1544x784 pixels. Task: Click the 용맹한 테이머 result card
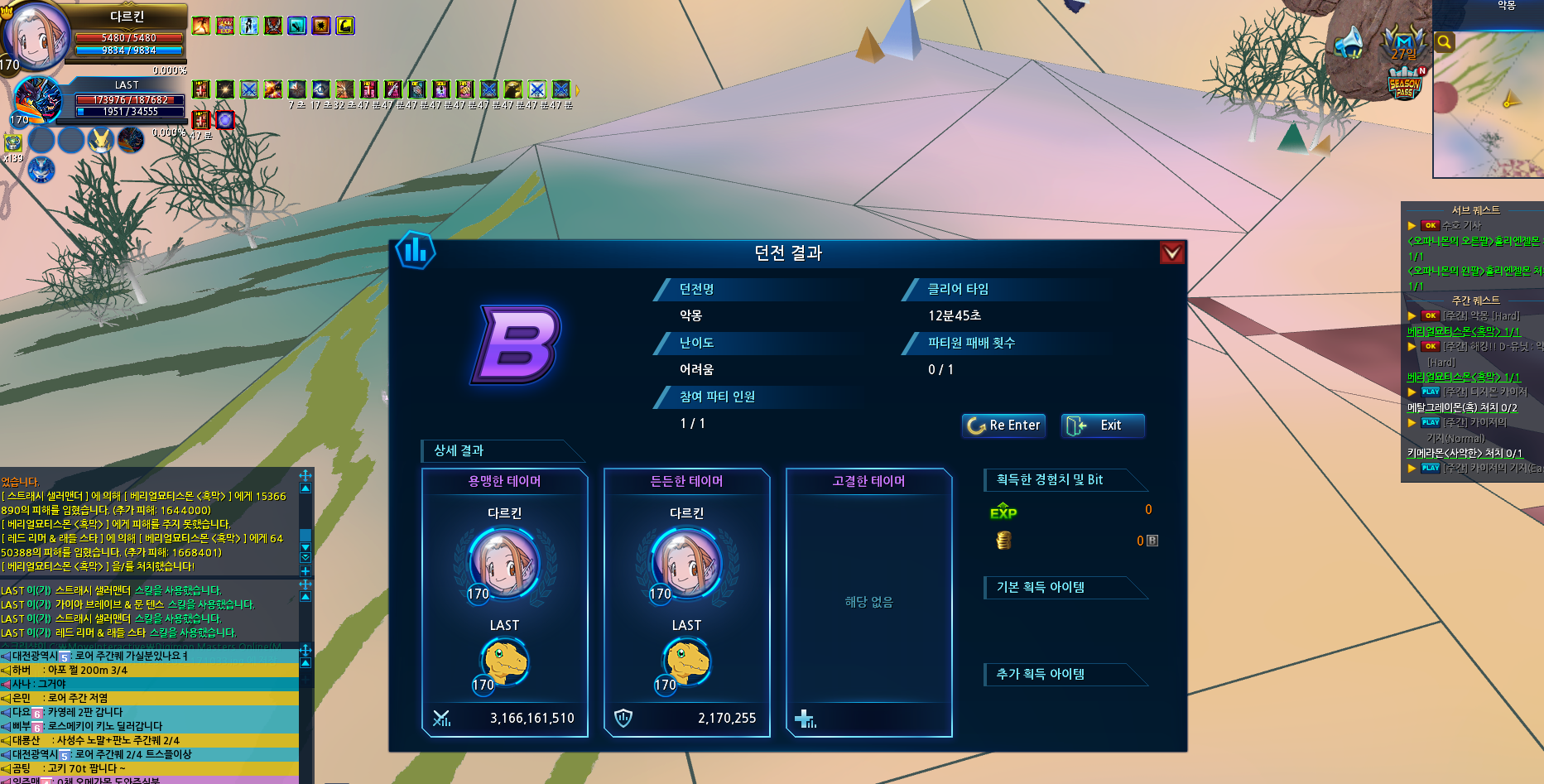pos(505,602)
